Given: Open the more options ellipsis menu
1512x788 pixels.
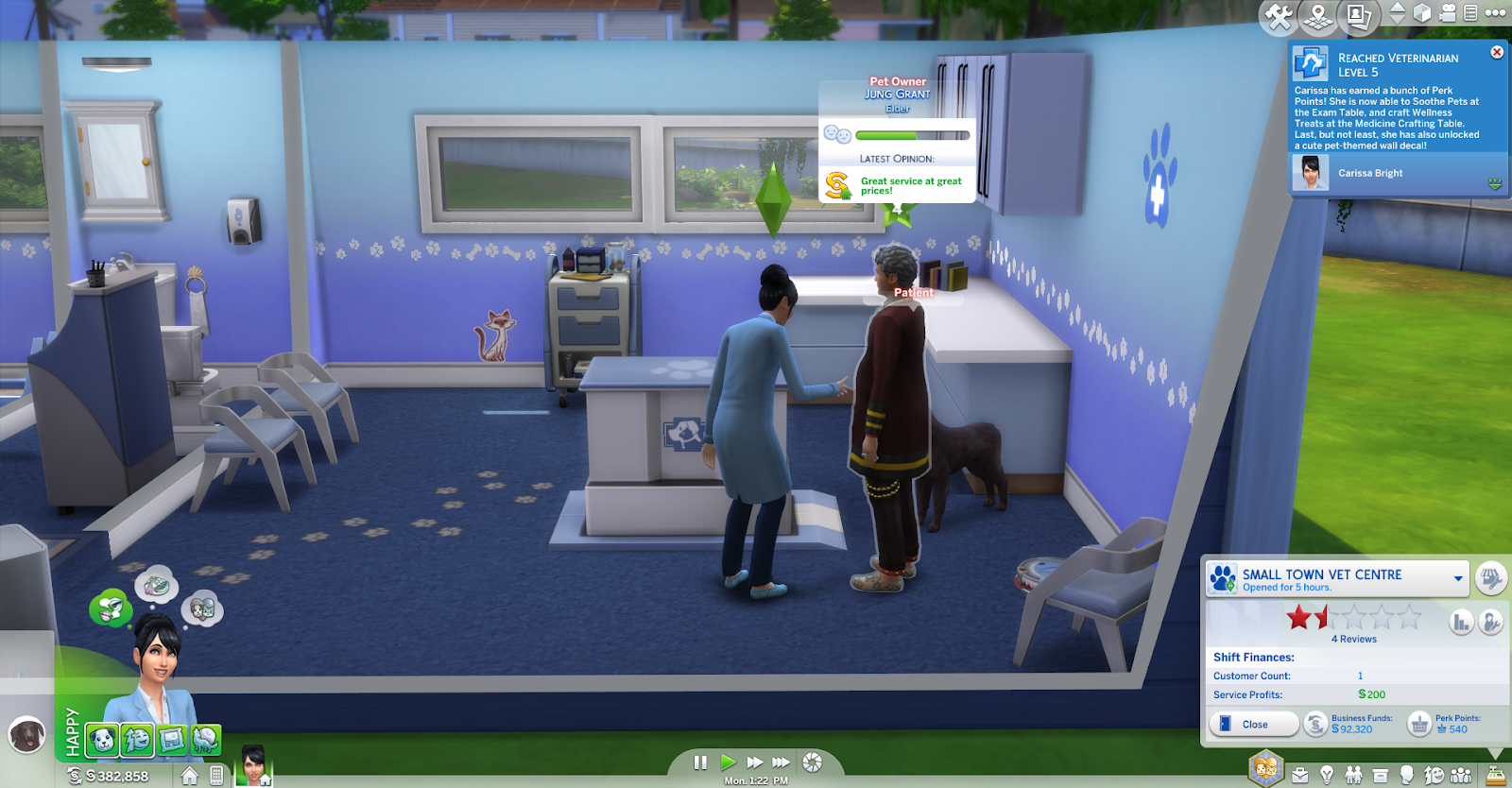Looking at the screenshot, I should pos(1496,14).
